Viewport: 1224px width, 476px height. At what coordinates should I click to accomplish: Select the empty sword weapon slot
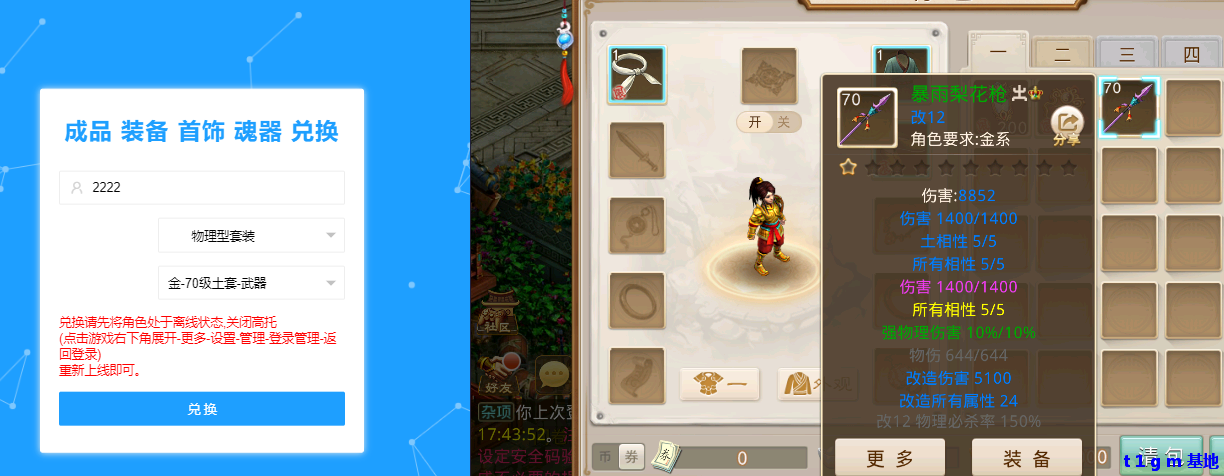637,151
